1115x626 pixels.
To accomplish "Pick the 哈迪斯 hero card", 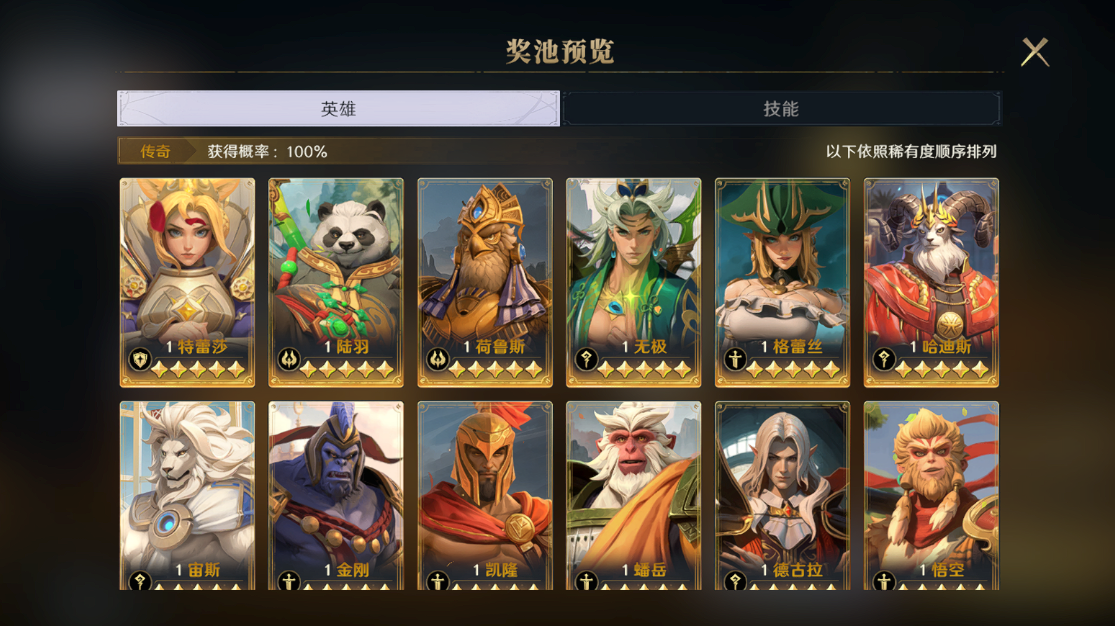I will coord(931,282).
